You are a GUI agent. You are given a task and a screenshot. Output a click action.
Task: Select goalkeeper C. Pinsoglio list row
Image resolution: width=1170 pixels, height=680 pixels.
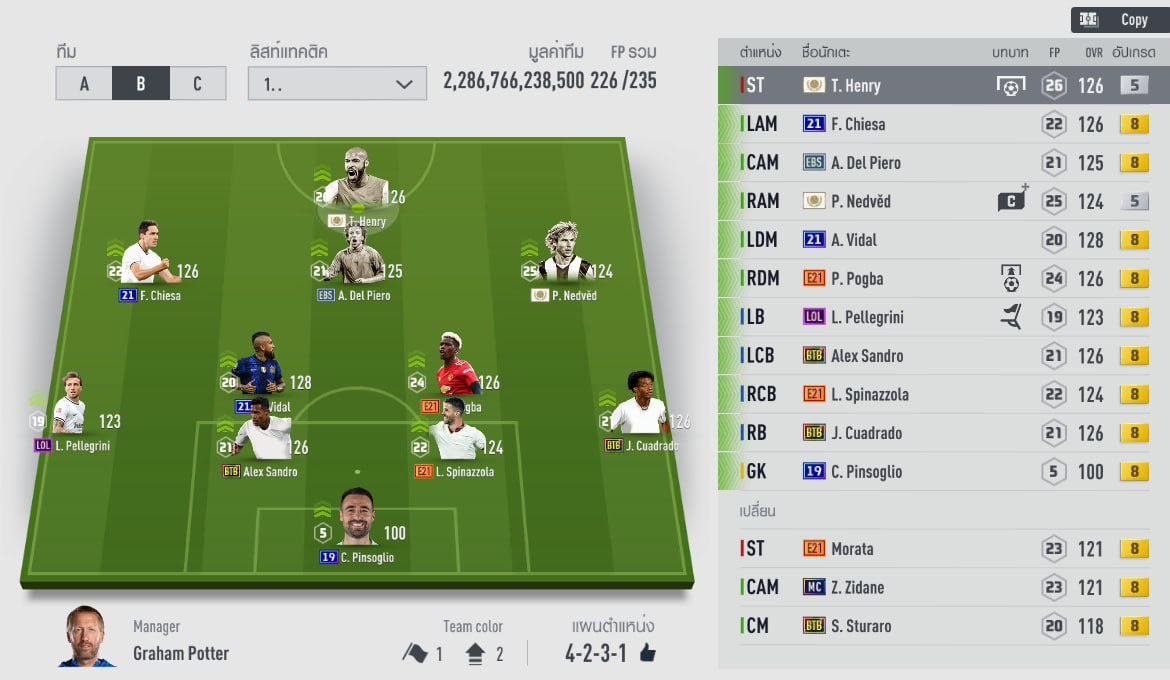pyautogui.click(x=940, y=471)
